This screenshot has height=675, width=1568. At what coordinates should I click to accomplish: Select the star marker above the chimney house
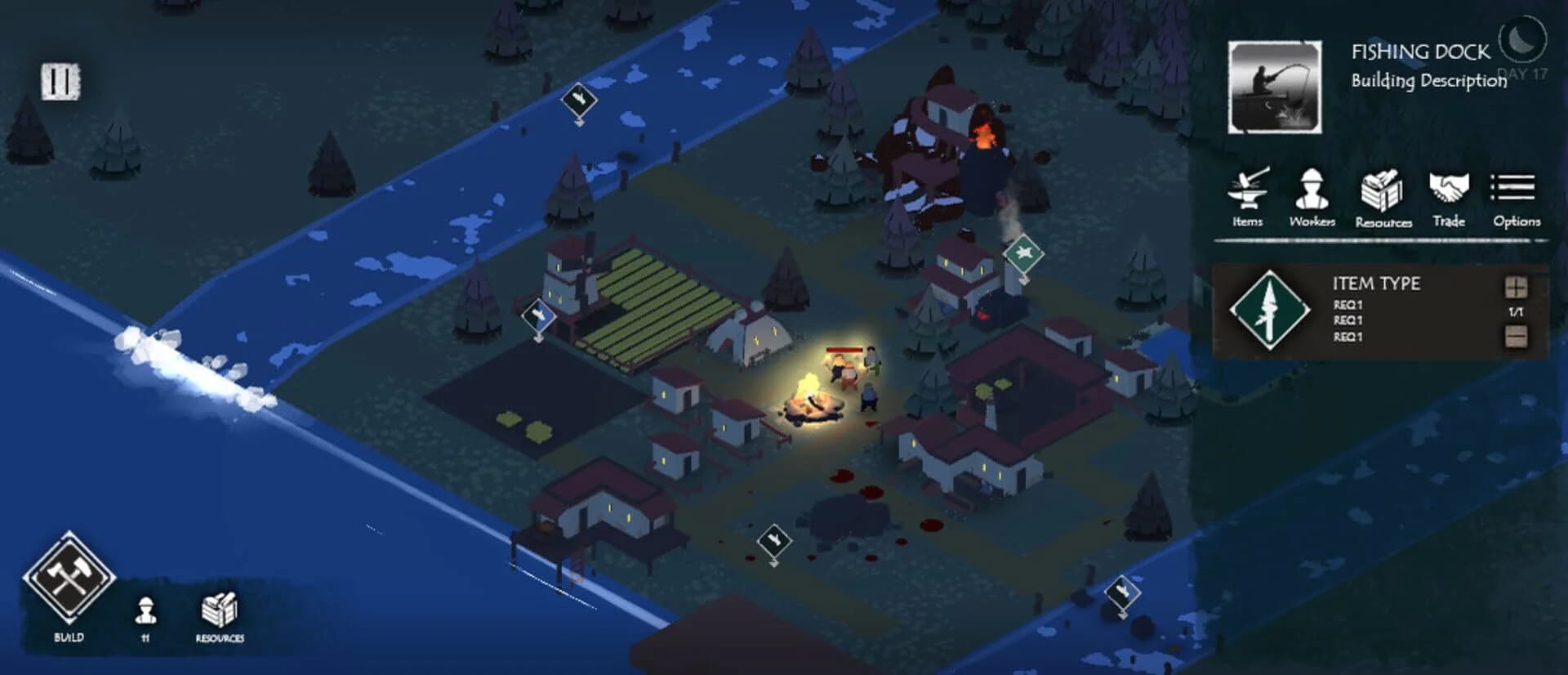1022,255
